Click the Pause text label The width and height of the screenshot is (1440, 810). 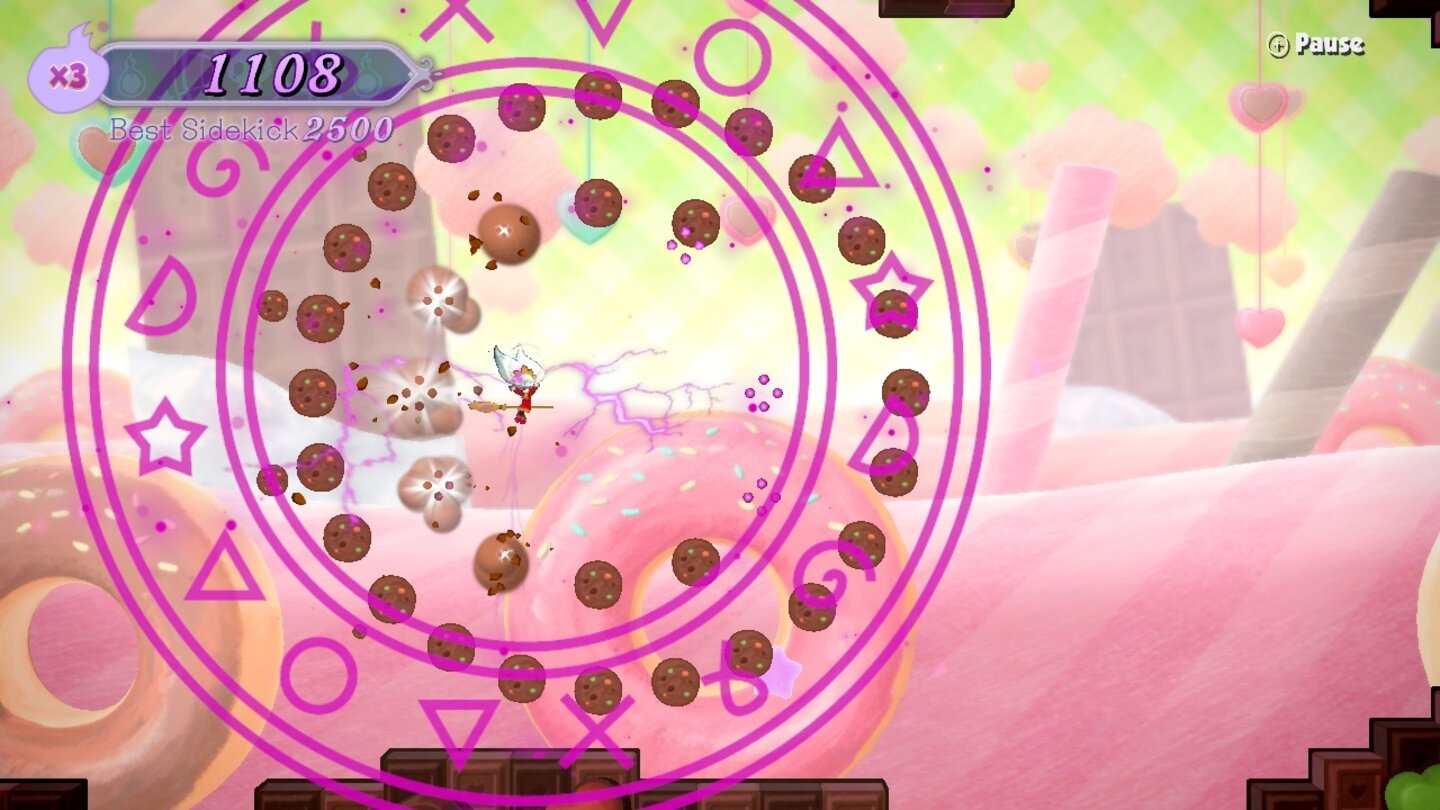click(x=1330, y=45)
